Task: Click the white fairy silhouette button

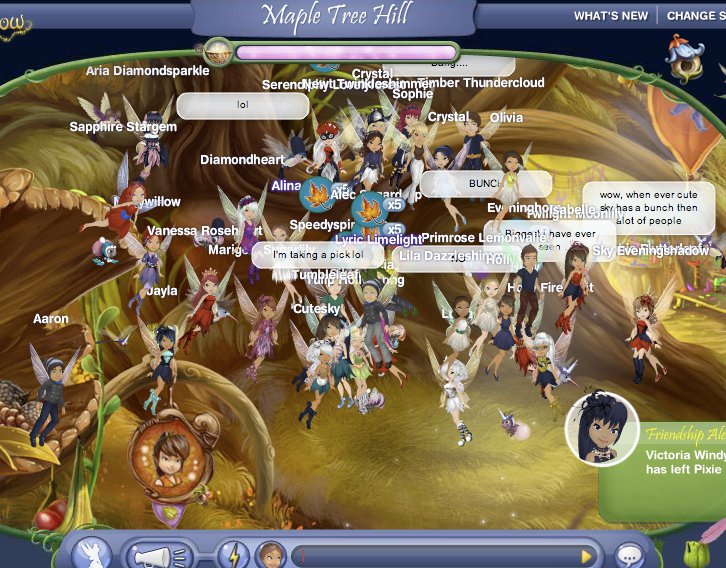Action: point(91,554)
